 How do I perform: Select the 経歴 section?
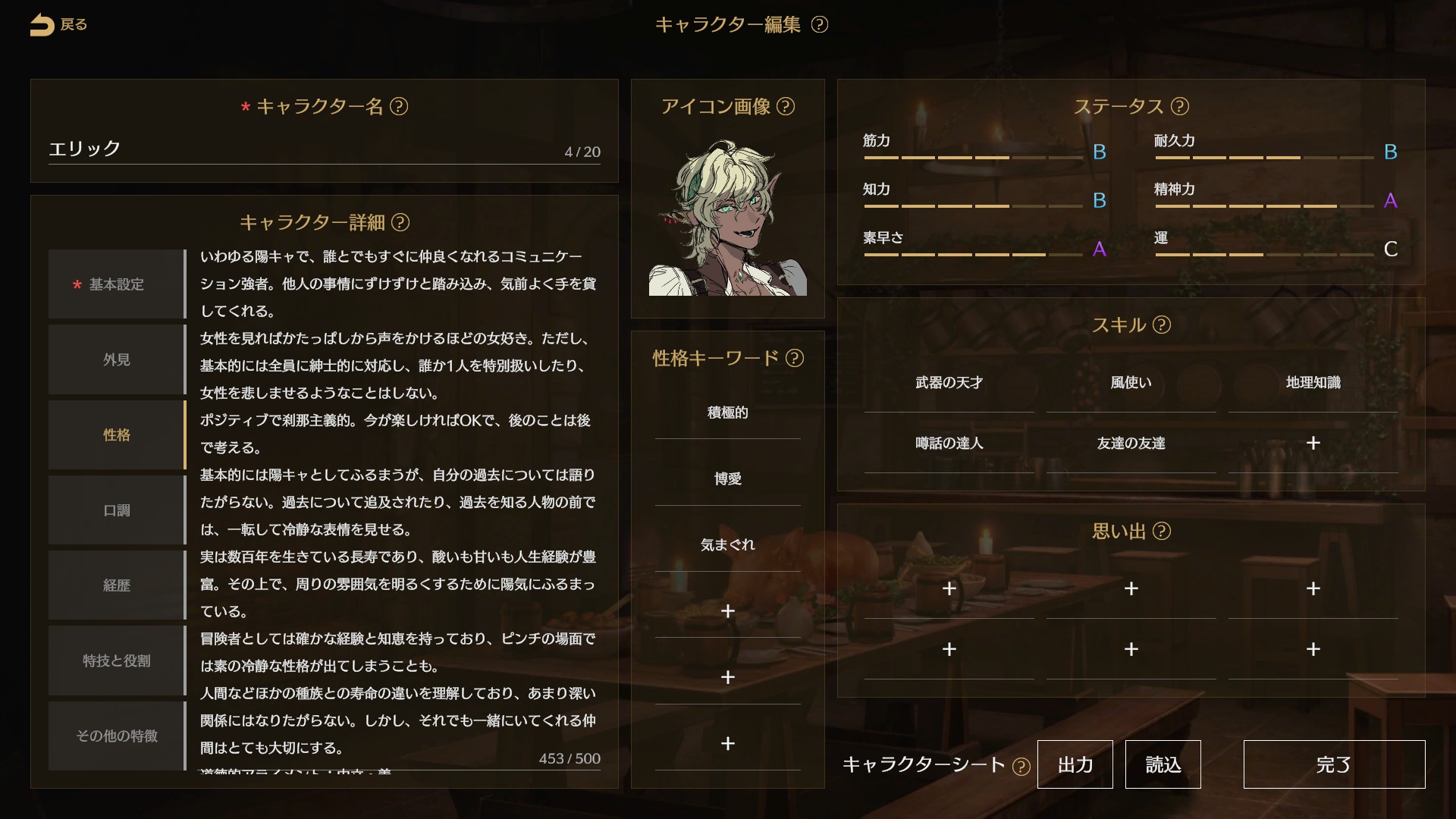[x=115, y=585]
